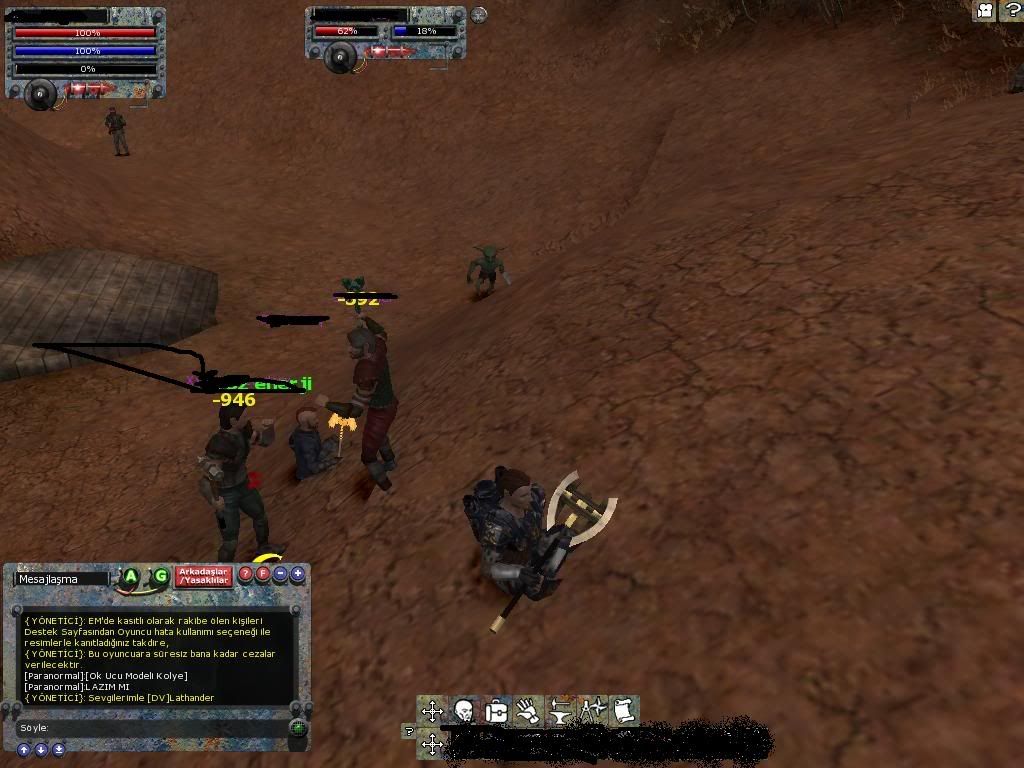Open the Arkadaşlar/Yasaklılar friends list
Viewport: 1024px width, 768px height.
pos(204,576)
